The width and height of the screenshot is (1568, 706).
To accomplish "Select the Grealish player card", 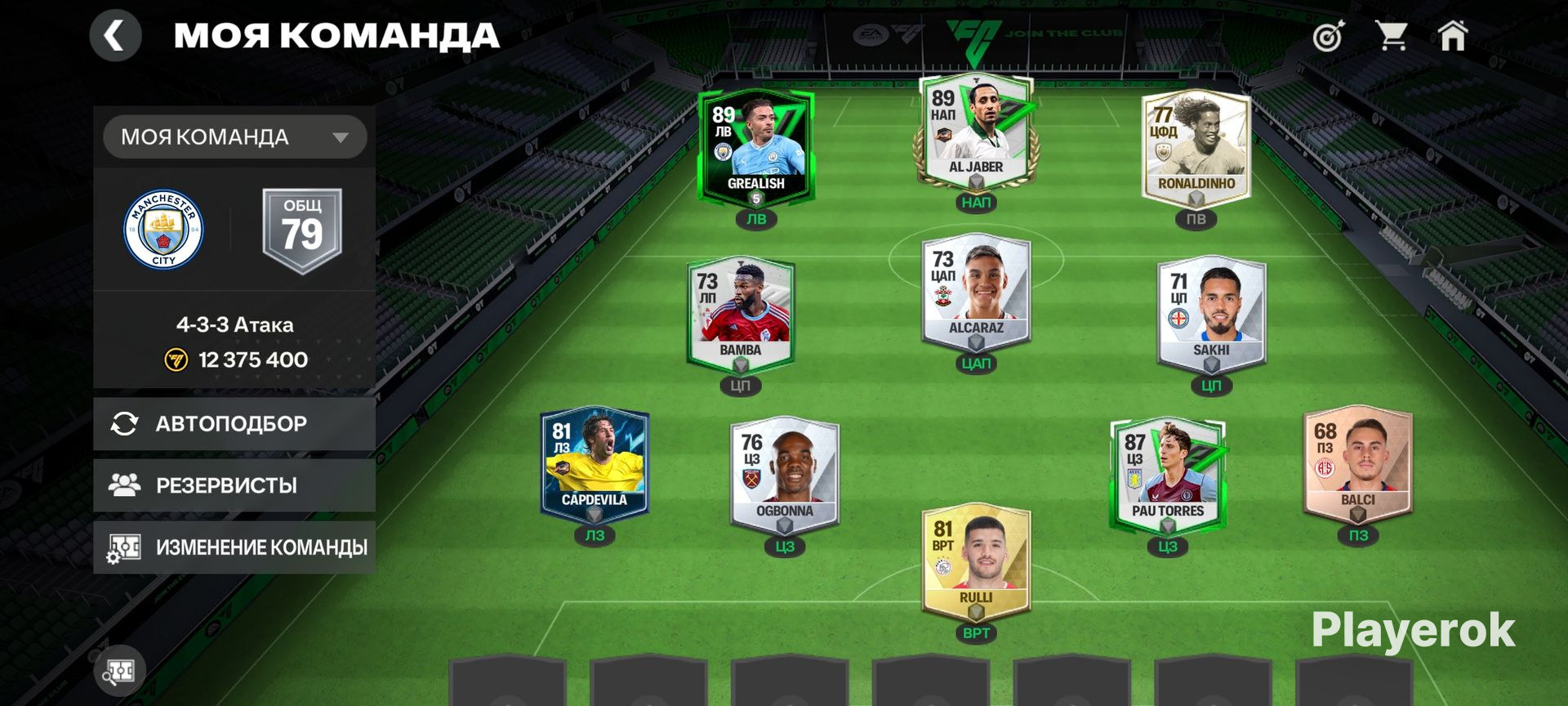I will [756, 147].
